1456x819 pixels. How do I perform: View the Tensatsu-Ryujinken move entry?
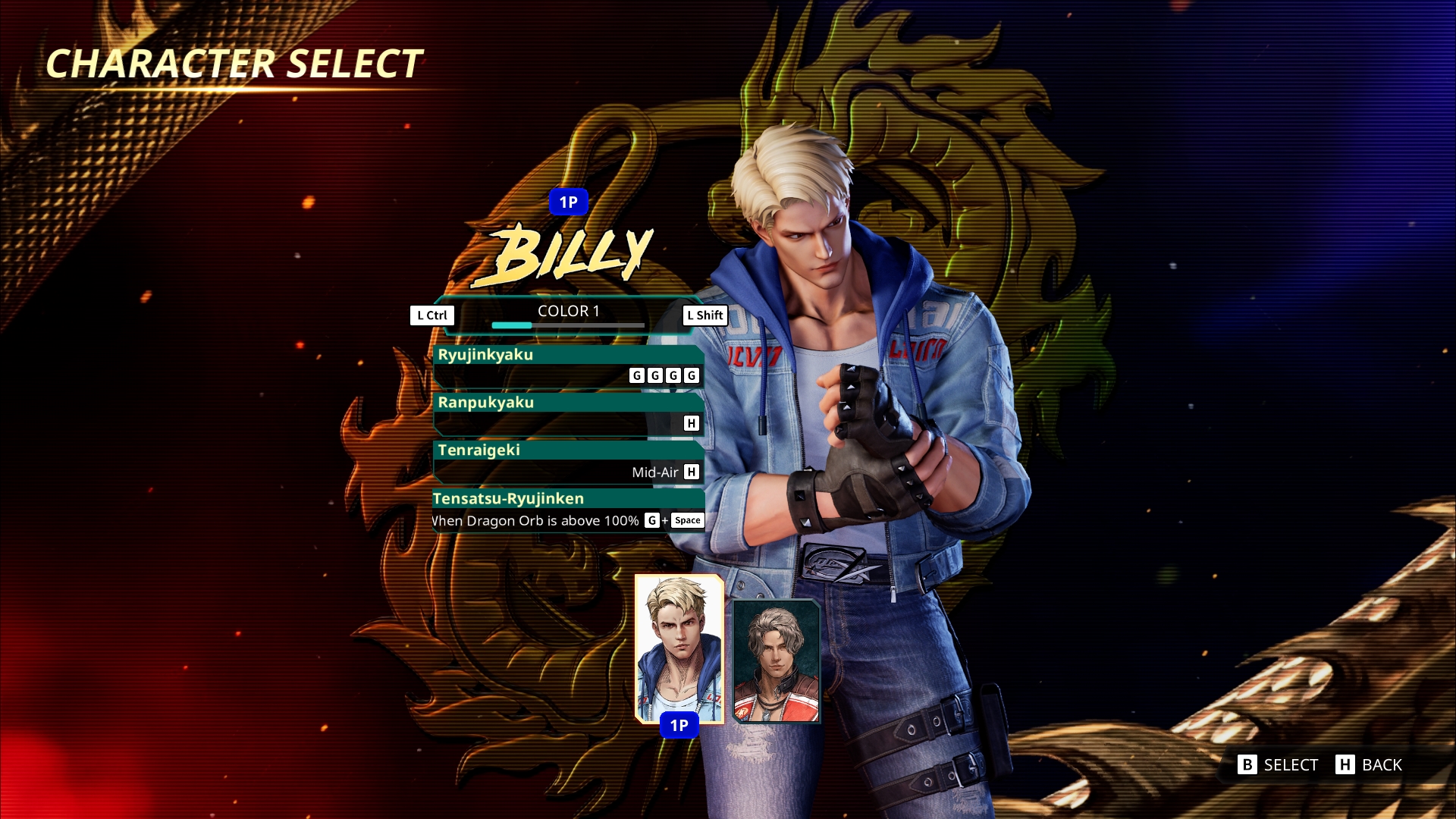pos(568,510)
